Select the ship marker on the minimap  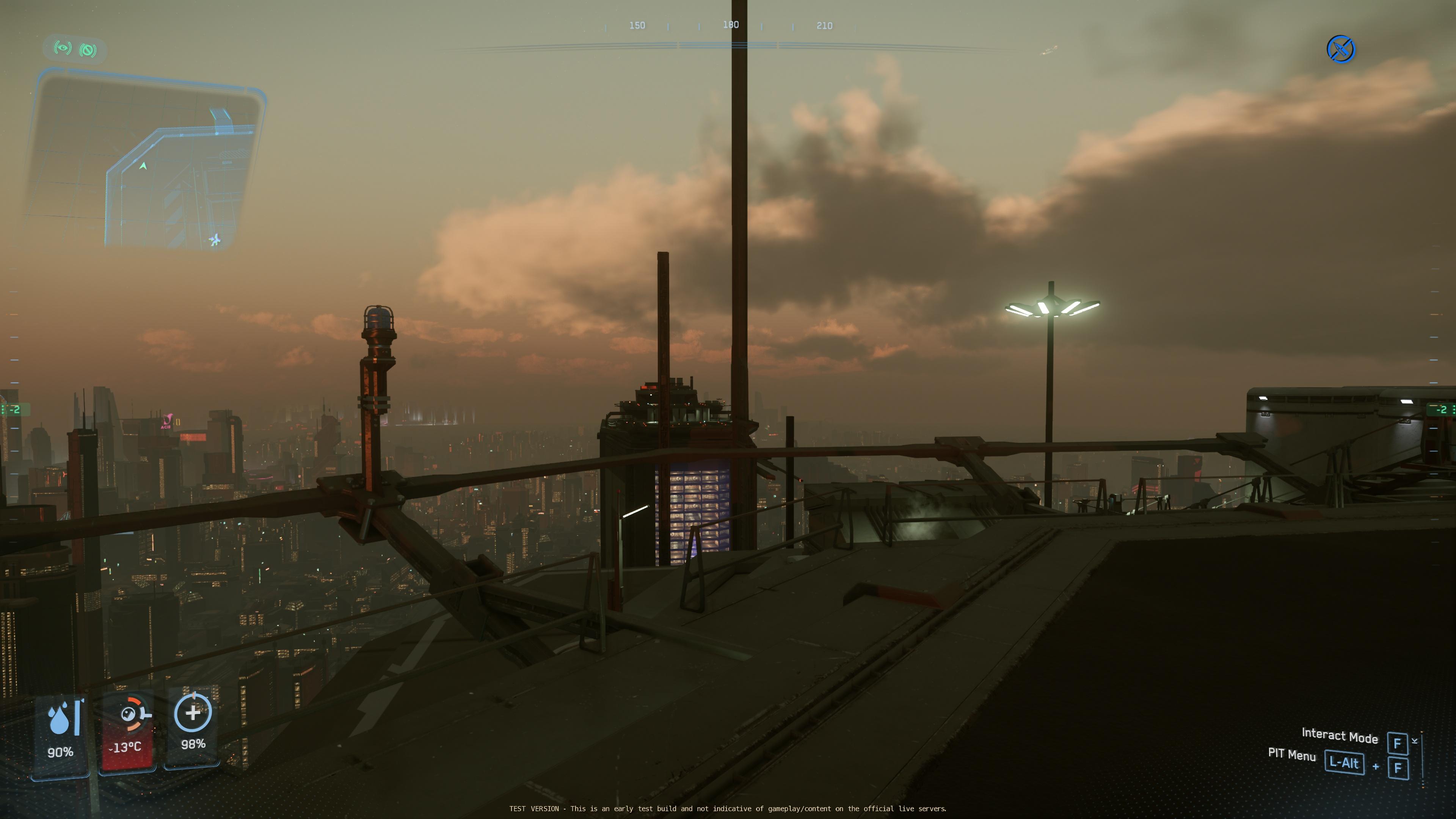(215, 240)
